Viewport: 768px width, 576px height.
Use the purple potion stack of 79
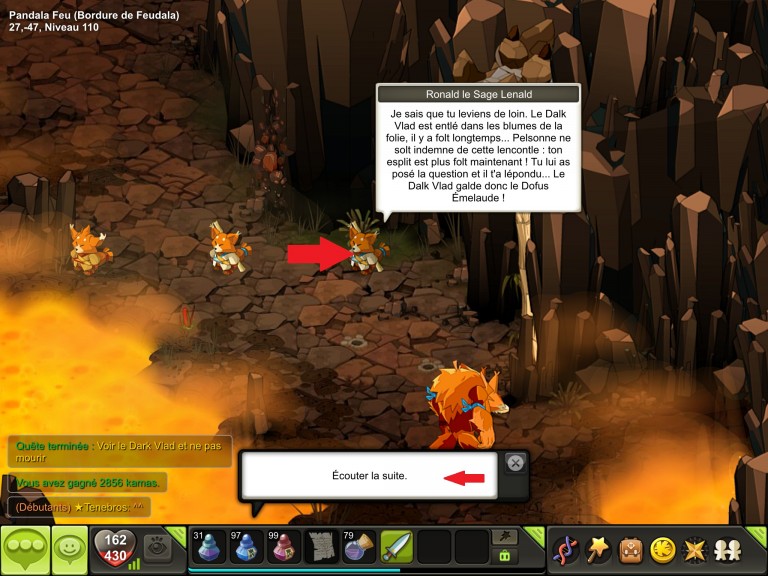[359, 549]
